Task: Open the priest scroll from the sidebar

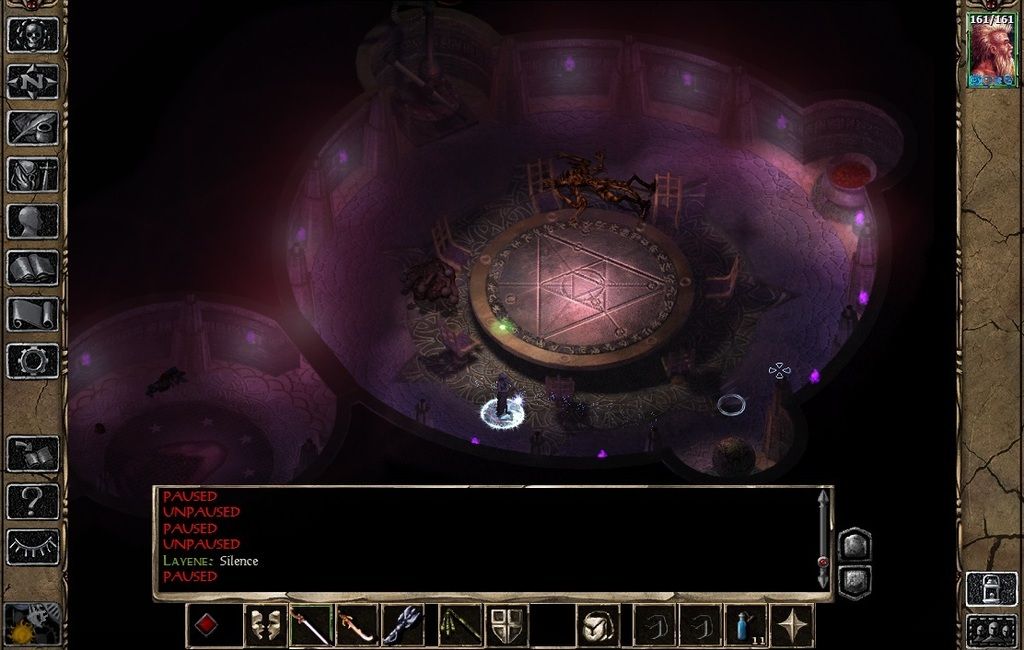Action: [x=33, y=314]
